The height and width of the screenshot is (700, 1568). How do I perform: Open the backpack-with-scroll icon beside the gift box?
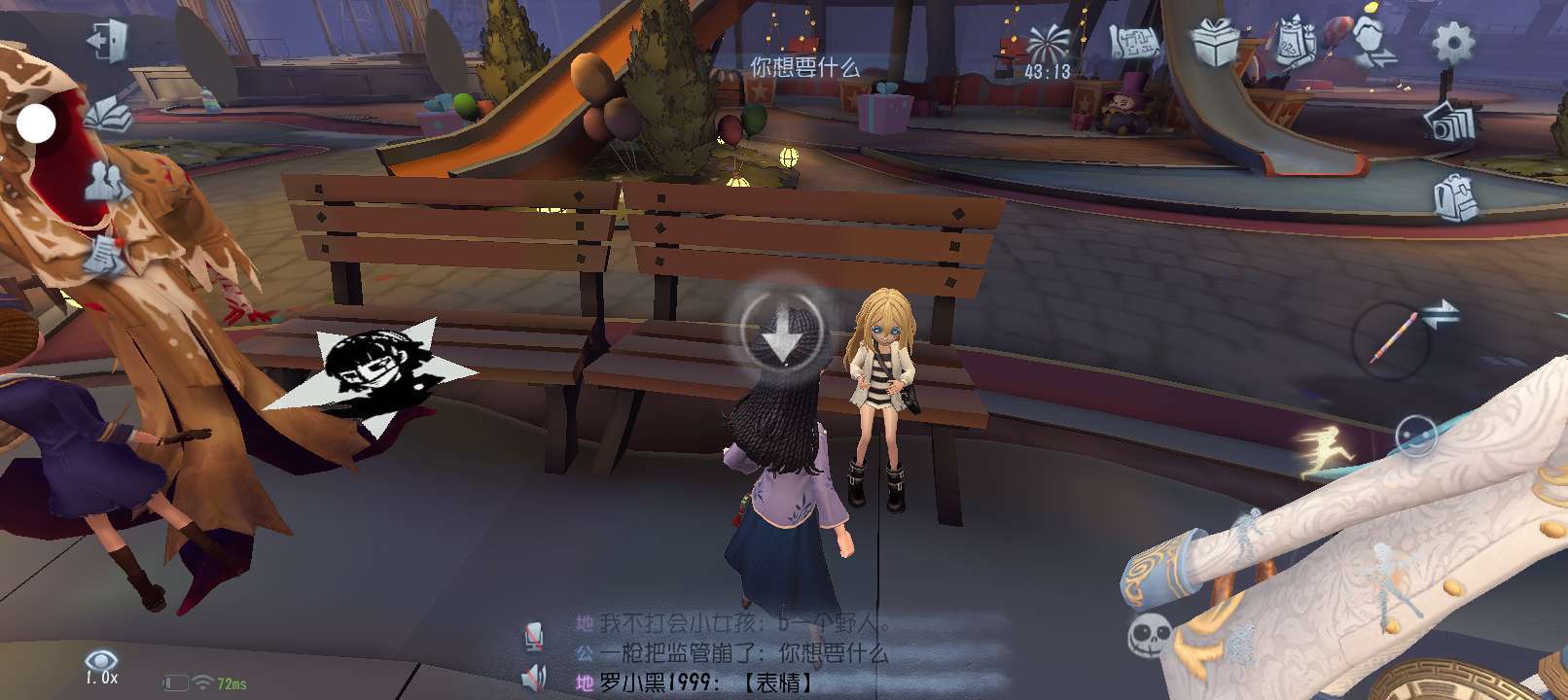1295,43
